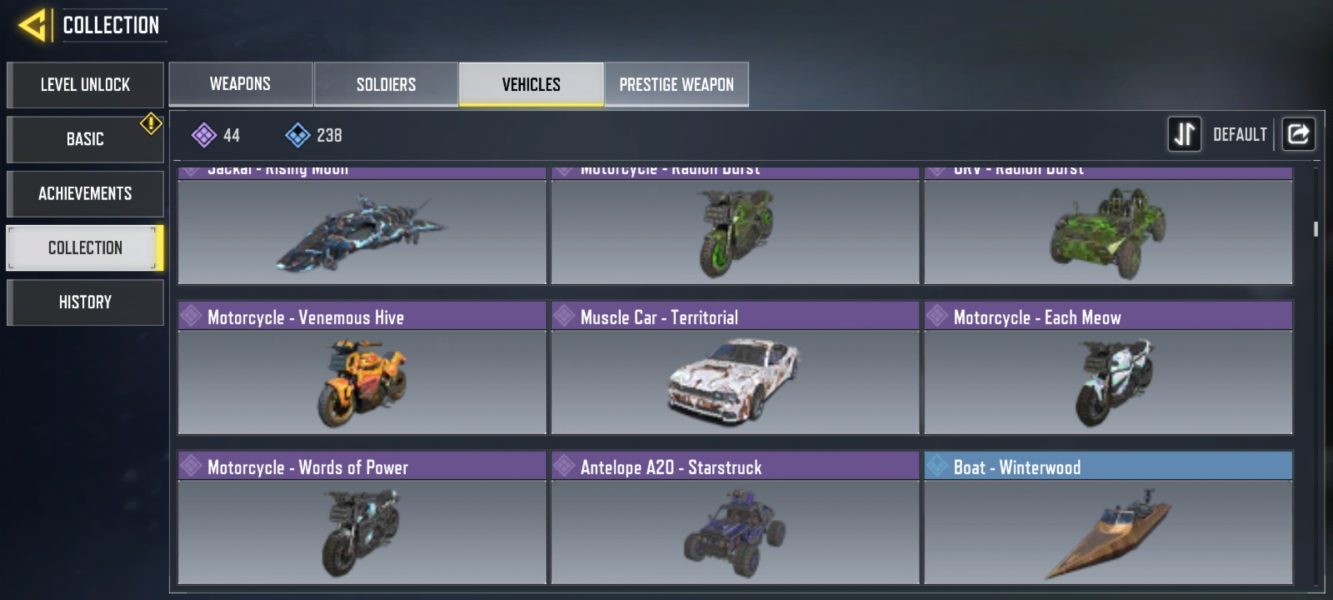
Task: Open the Boat - Winterwood card
Action: [x=1108, y=518]
